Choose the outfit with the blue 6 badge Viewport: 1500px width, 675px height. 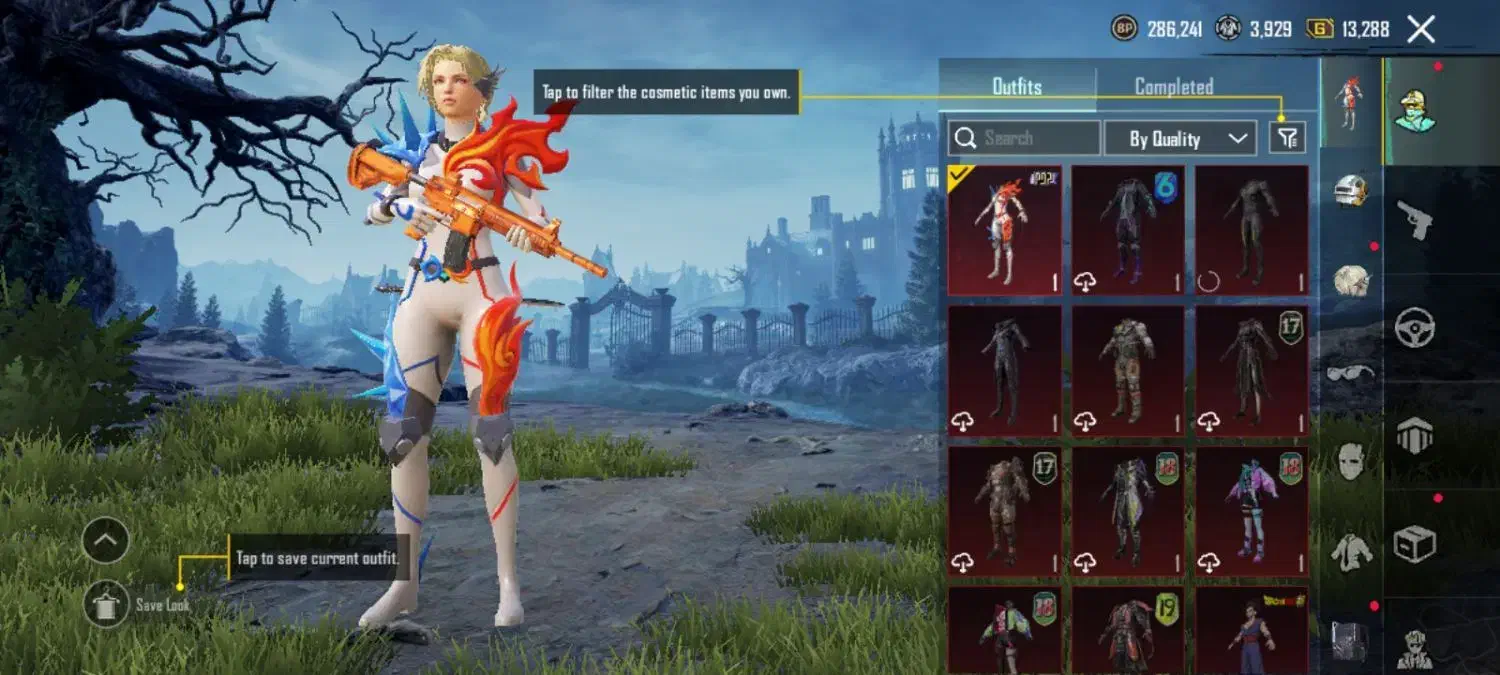click(x=1128, y=230)
